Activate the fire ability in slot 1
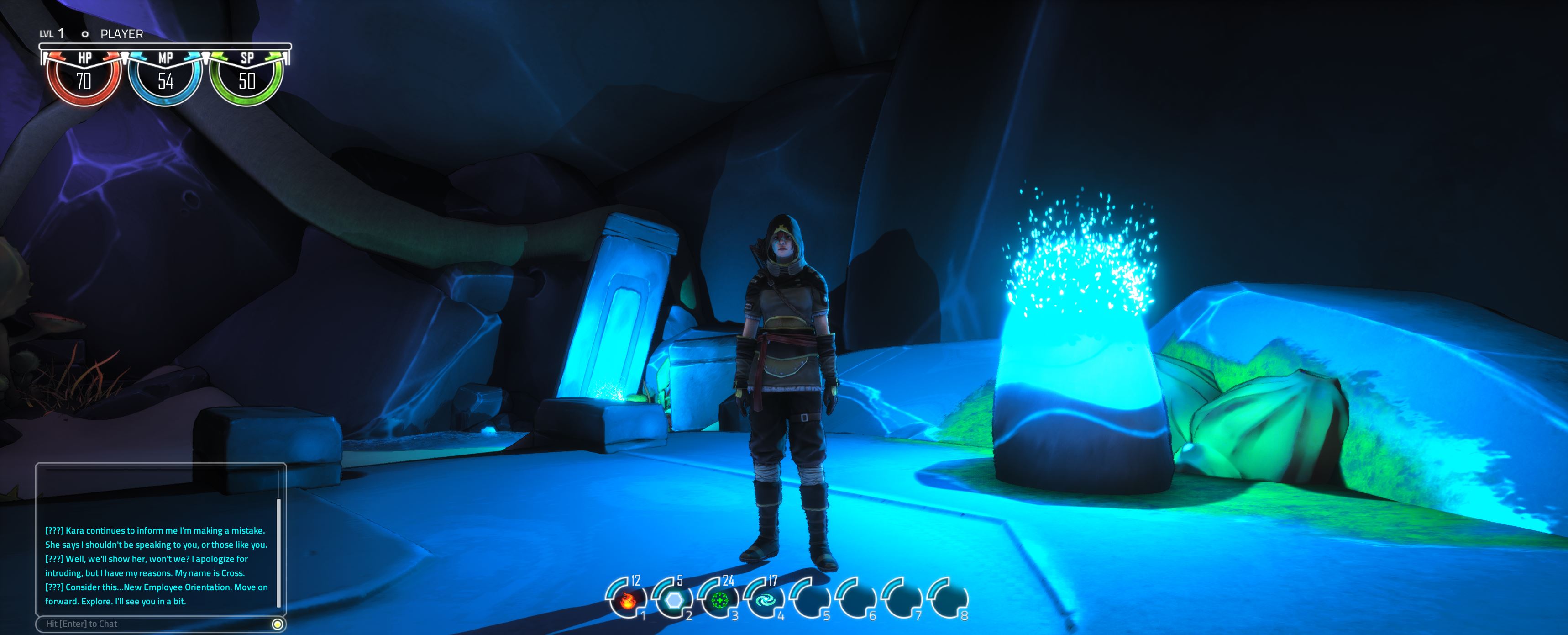The width and height of the screenshot is (1568, 635). [627, 600]
